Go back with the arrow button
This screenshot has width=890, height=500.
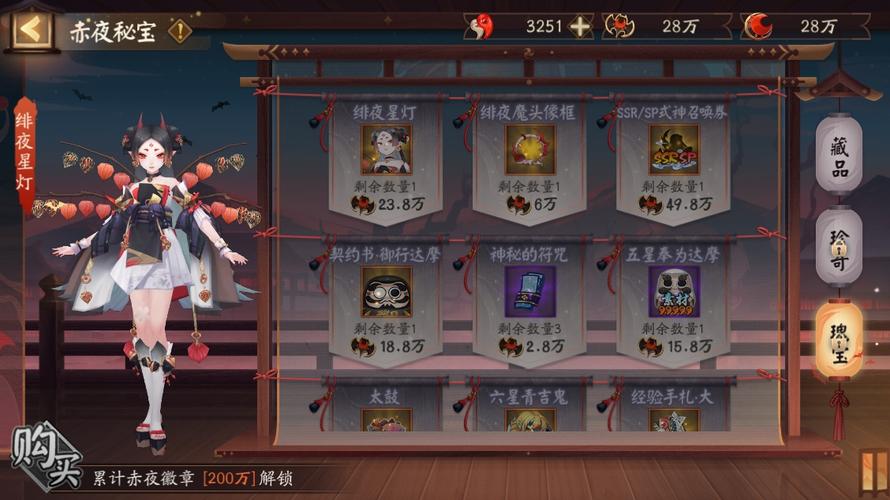tap(30, 28)
